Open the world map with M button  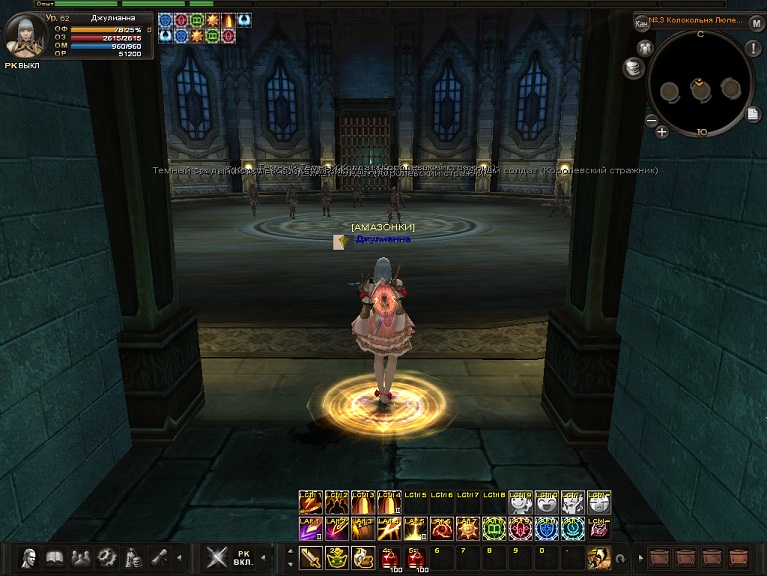(756, 22)
